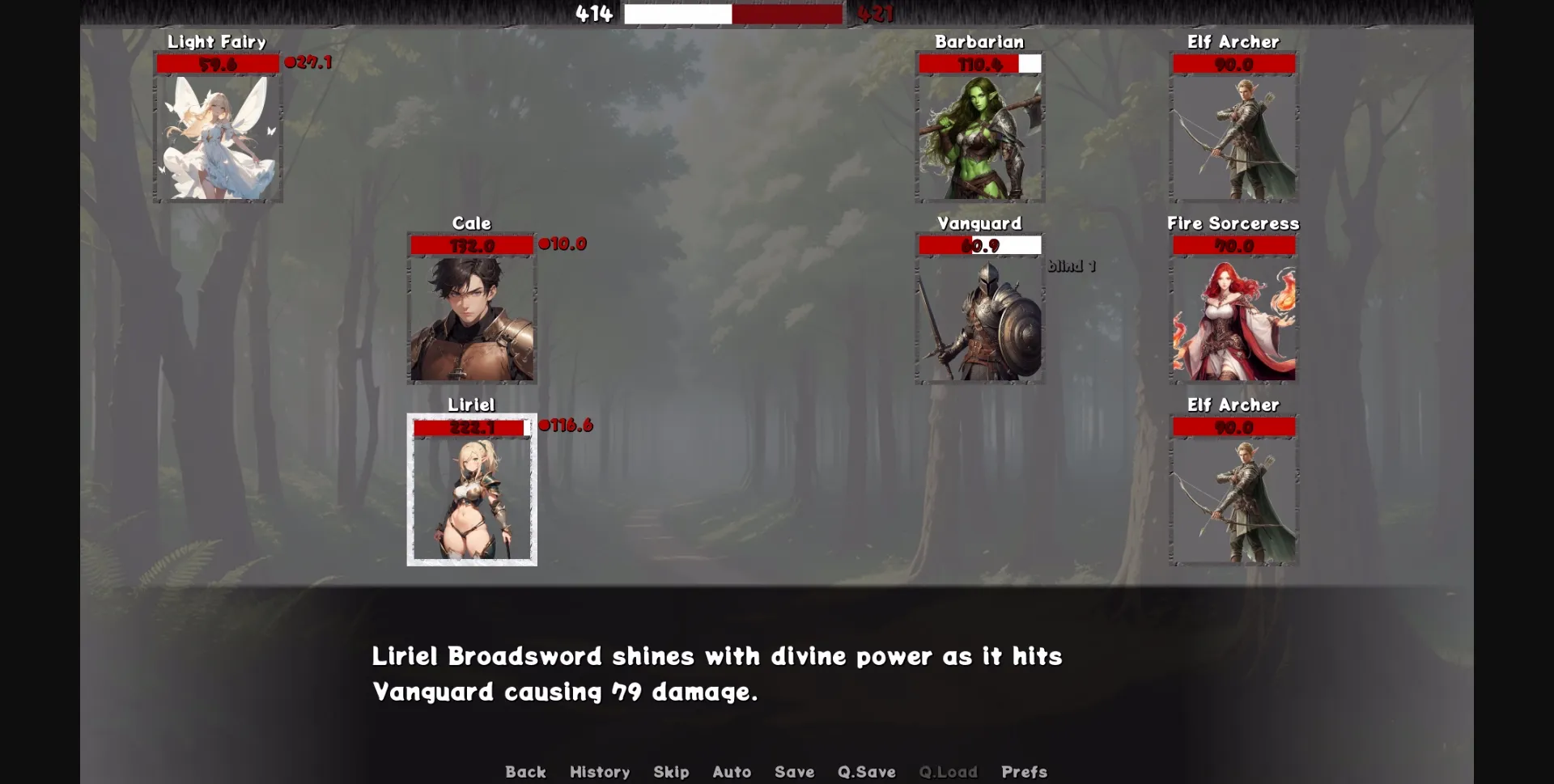Click the top battle progress bar
This screenshot has width=1554, height=784.
coord(732,14)
